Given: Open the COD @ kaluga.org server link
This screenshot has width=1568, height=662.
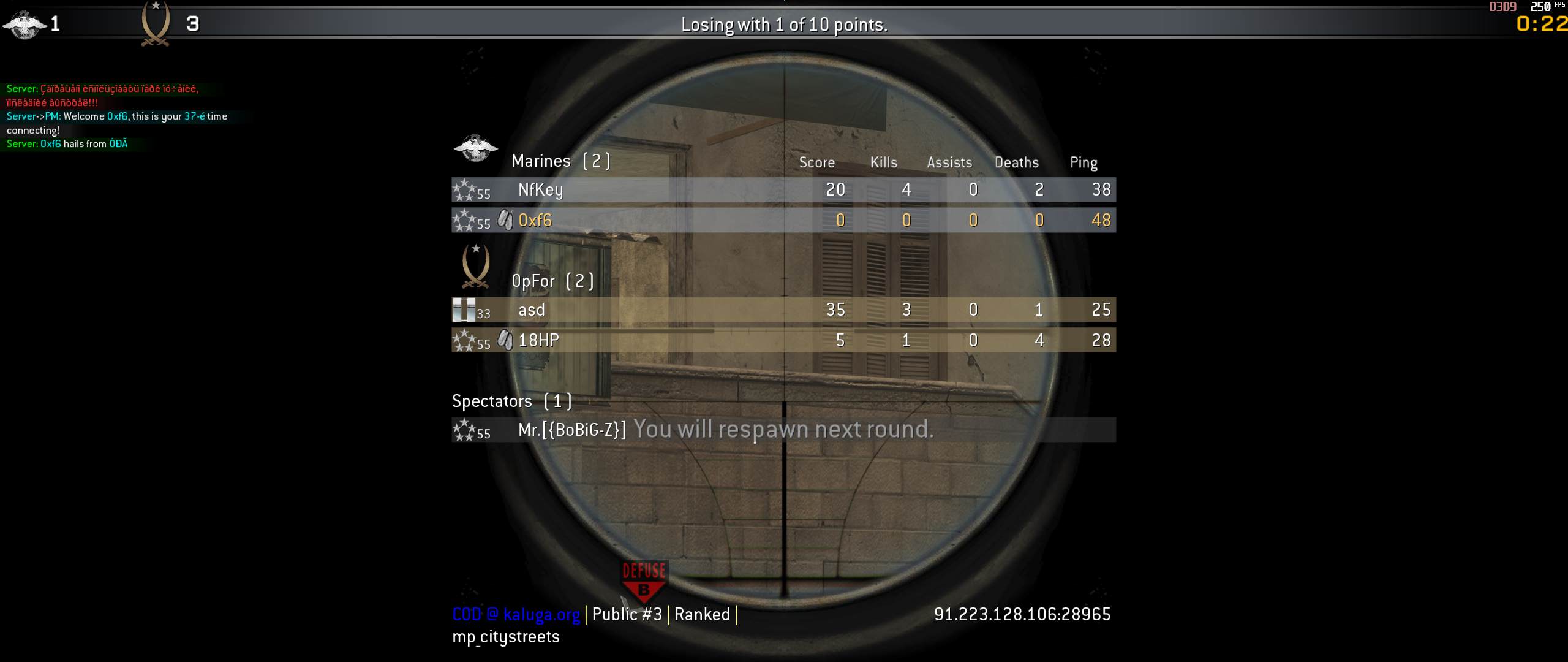Looking at the screenshot, I should coord(515,614).
